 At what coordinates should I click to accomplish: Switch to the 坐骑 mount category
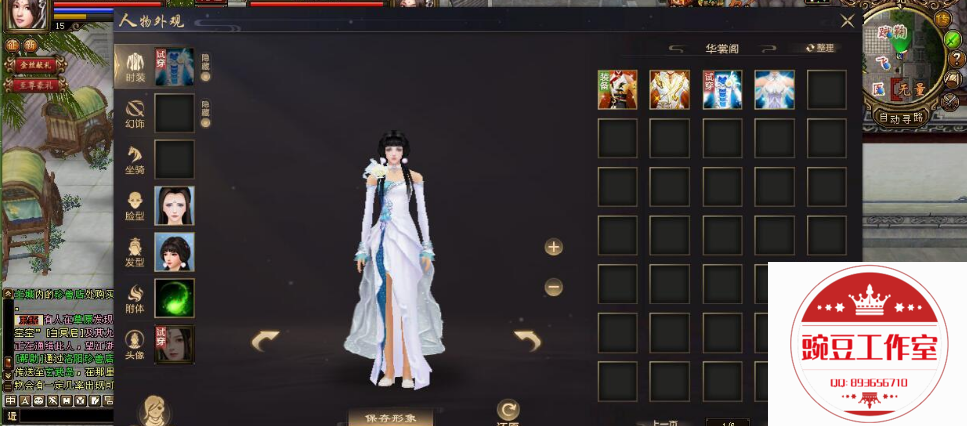134,158
